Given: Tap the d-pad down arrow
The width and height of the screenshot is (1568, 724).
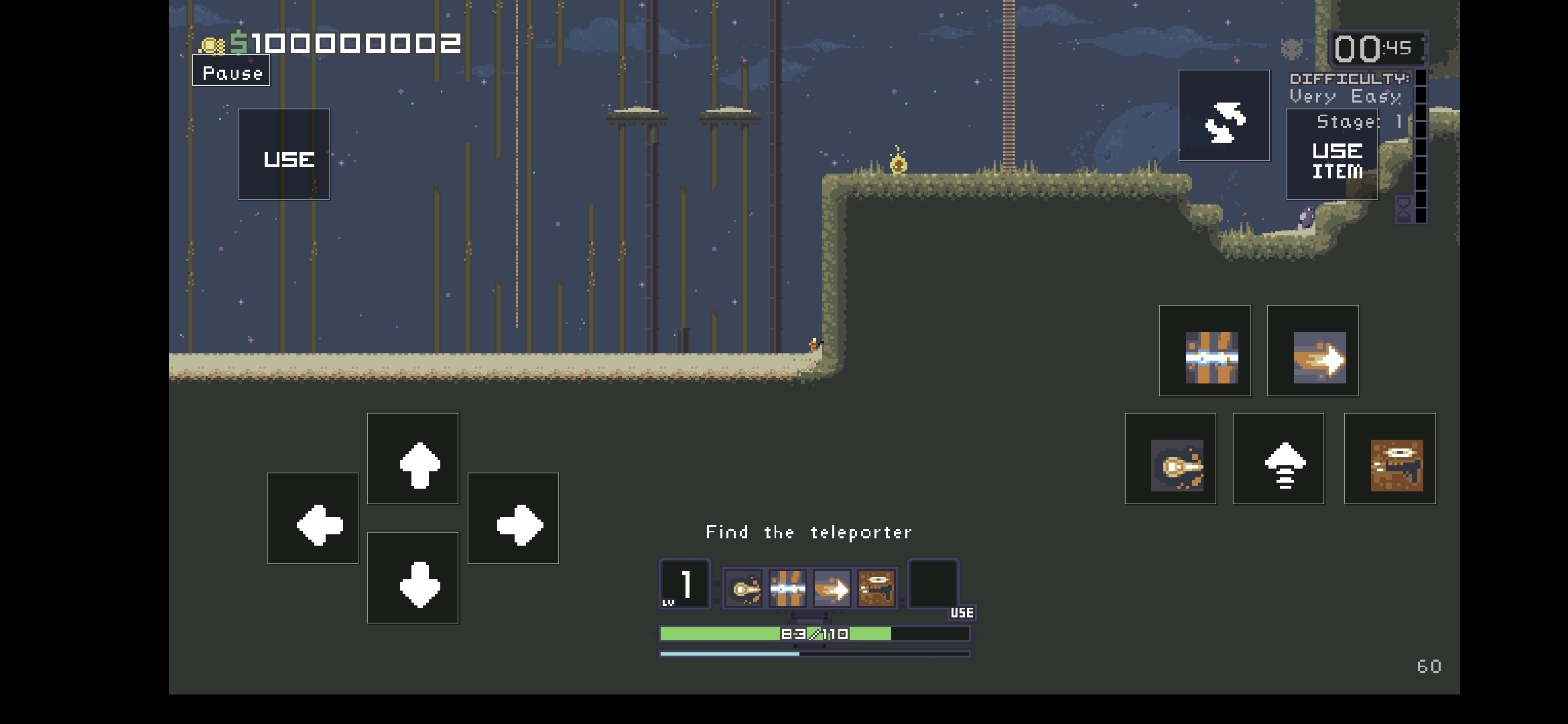Looking at the screenshot, I should 413,578.
